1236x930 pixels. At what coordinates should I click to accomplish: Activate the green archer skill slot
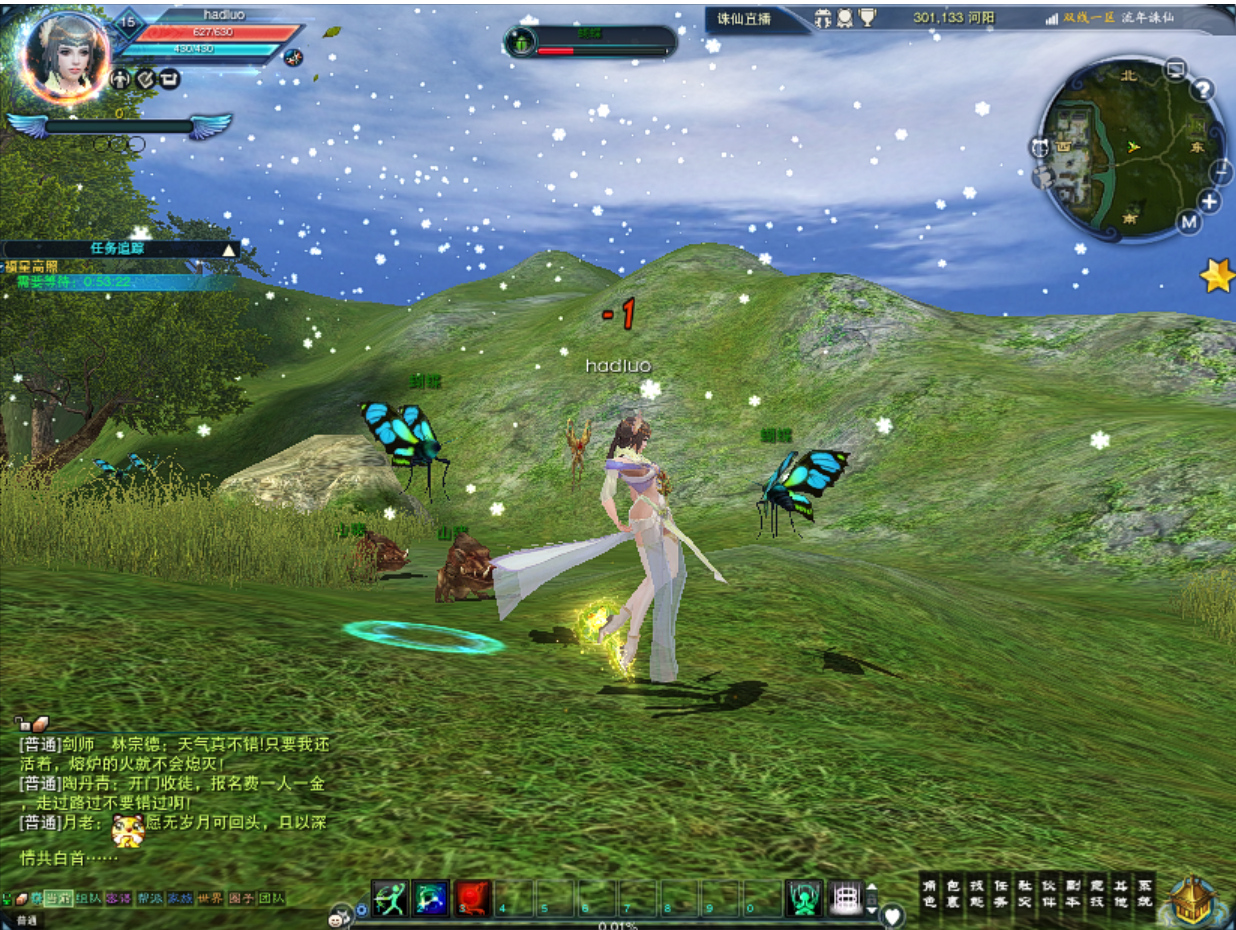(x=389, y=898)
